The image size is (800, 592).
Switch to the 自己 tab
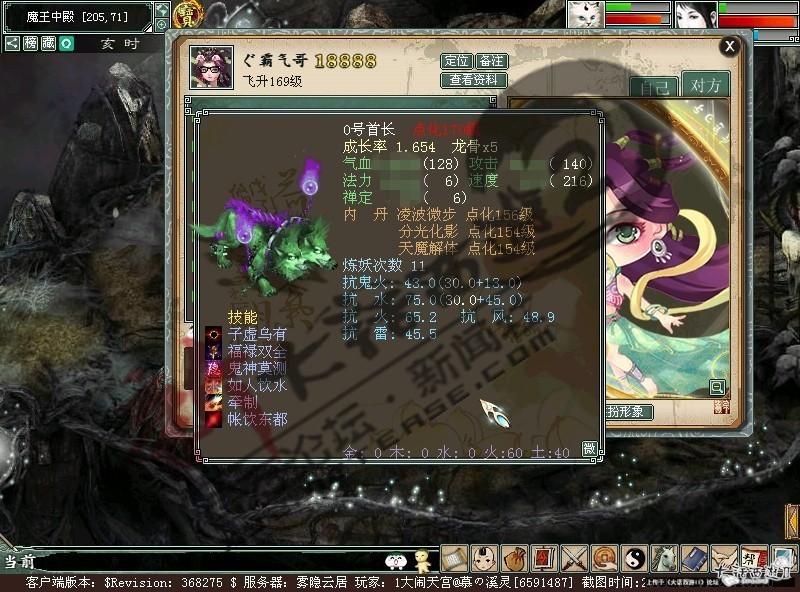[652, 86]
